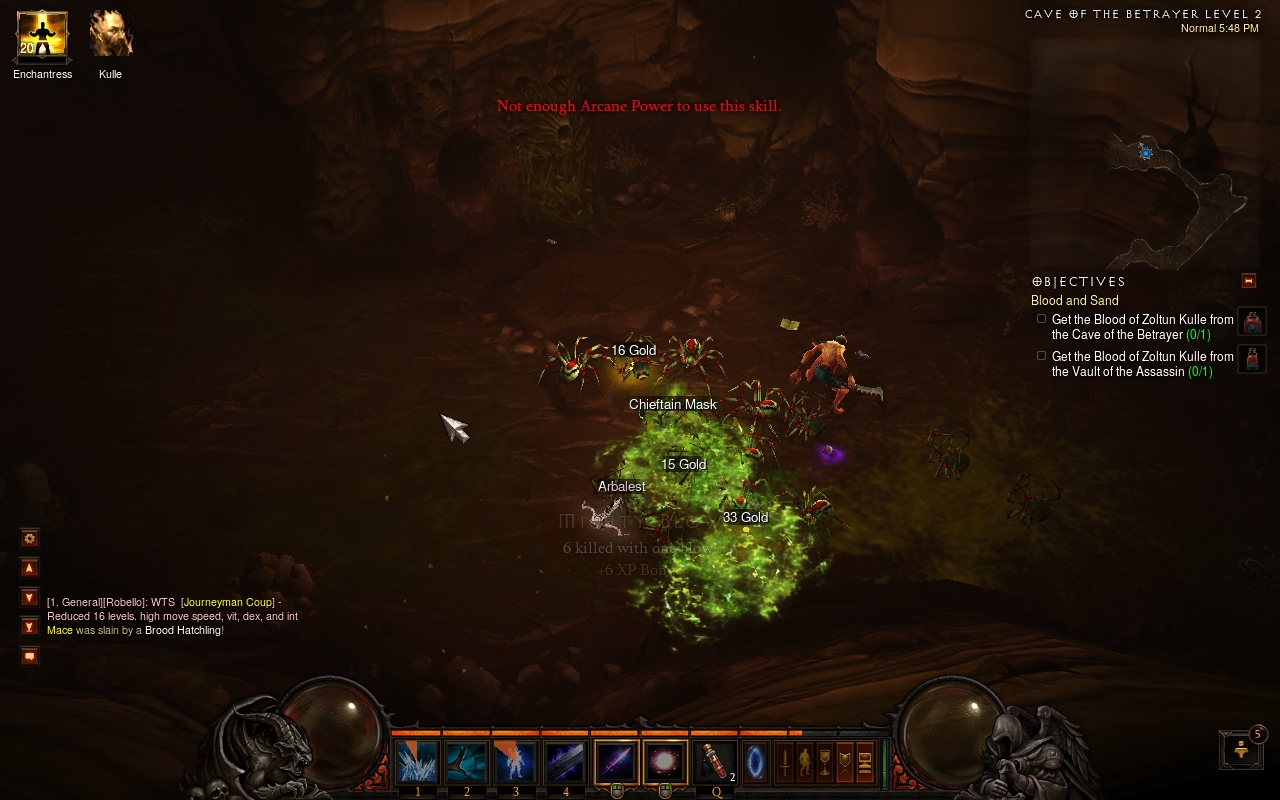Select the purple streak left-mouse skill

[x=616, y=763]
